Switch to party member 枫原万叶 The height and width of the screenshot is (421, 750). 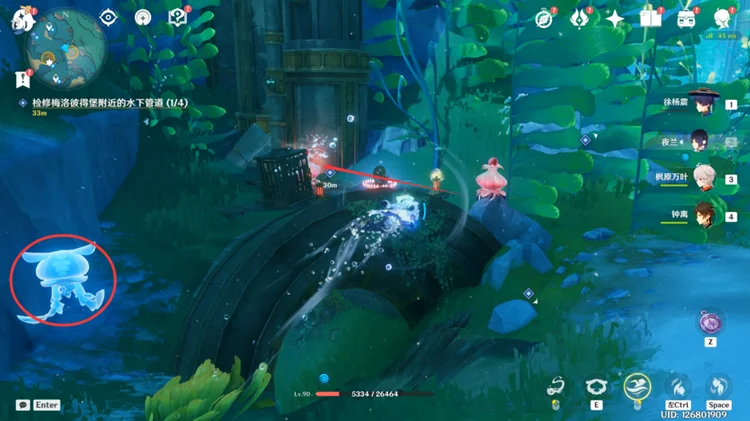click(x=707, y=179)
